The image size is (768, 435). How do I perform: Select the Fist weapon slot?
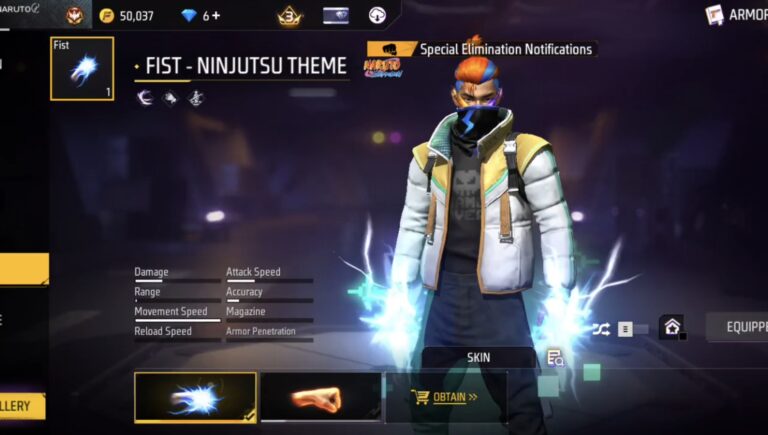point(82,69)
